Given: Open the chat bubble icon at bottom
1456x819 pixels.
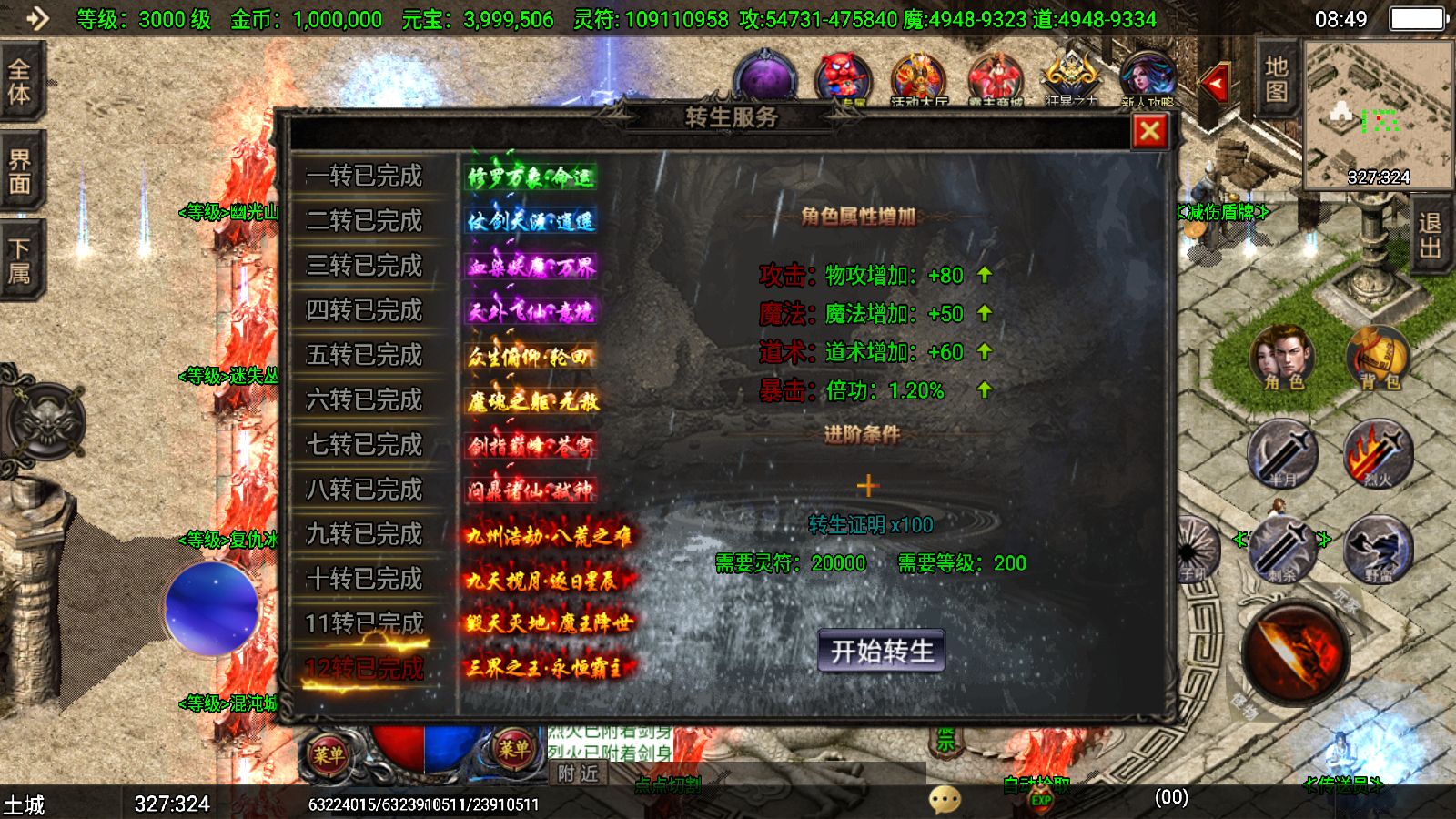Looking at the screenshot, I should click(x=943, y=798).
